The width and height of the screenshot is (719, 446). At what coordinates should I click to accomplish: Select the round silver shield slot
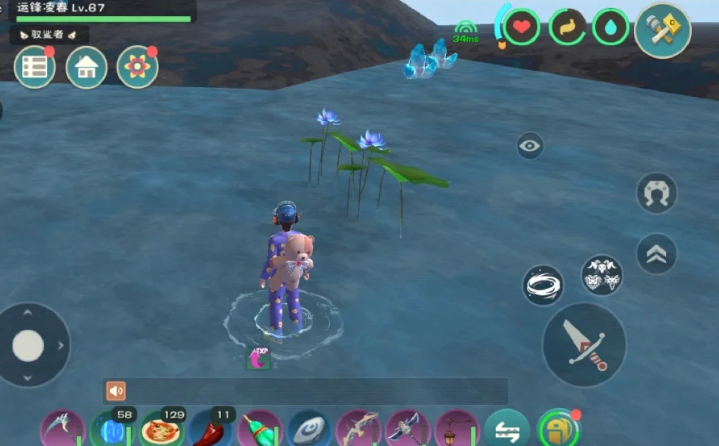coord(309,431)
